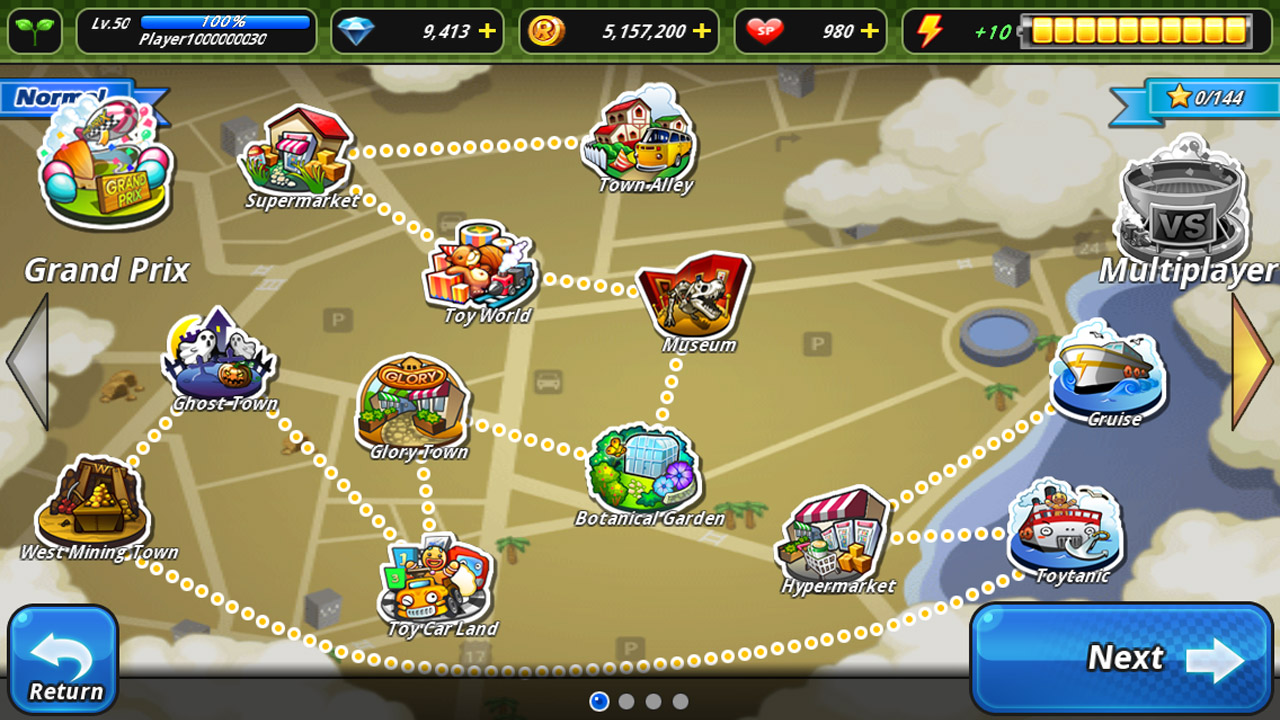Select the Museum stage
Viewport: 1280px width, 720px height.
[x=694, y=295]
